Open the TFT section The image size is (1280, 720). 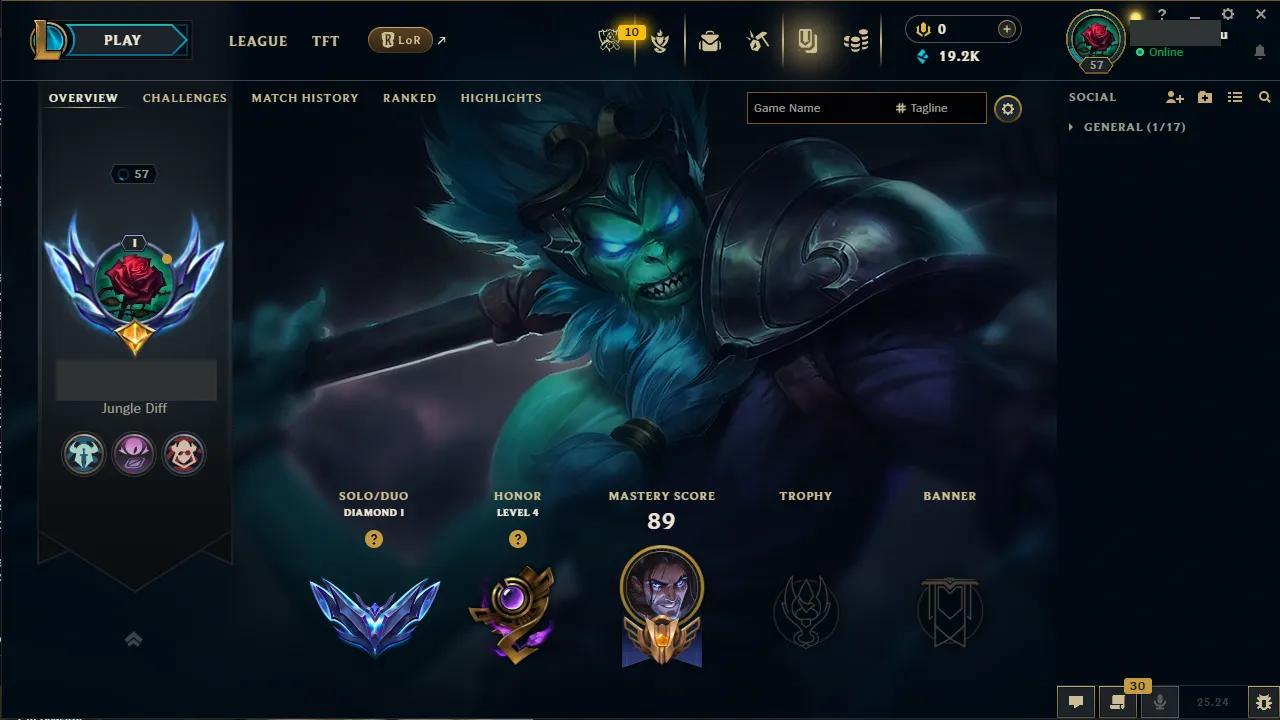click(325, 41)
